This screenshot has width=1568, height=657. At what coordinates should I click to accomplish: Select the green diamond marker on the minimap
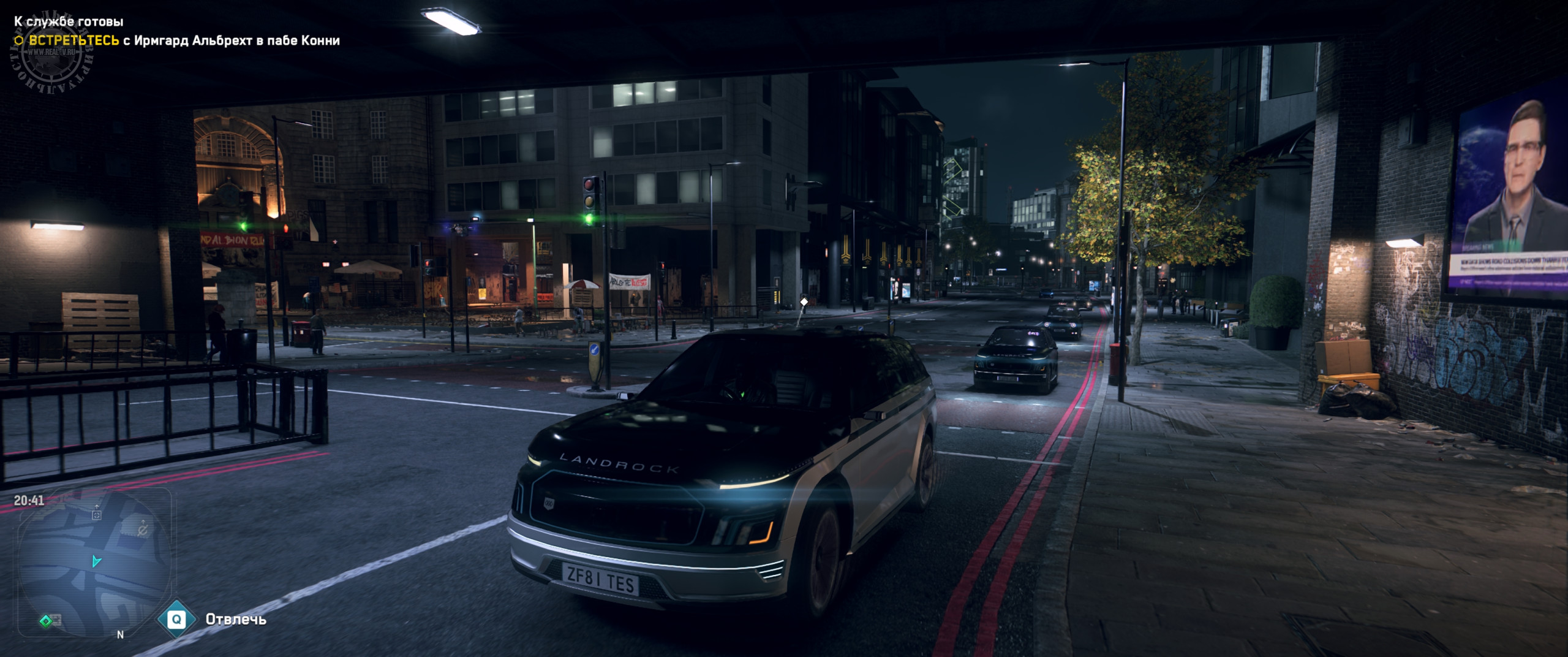pyautogui.click(x=45, y=621)
